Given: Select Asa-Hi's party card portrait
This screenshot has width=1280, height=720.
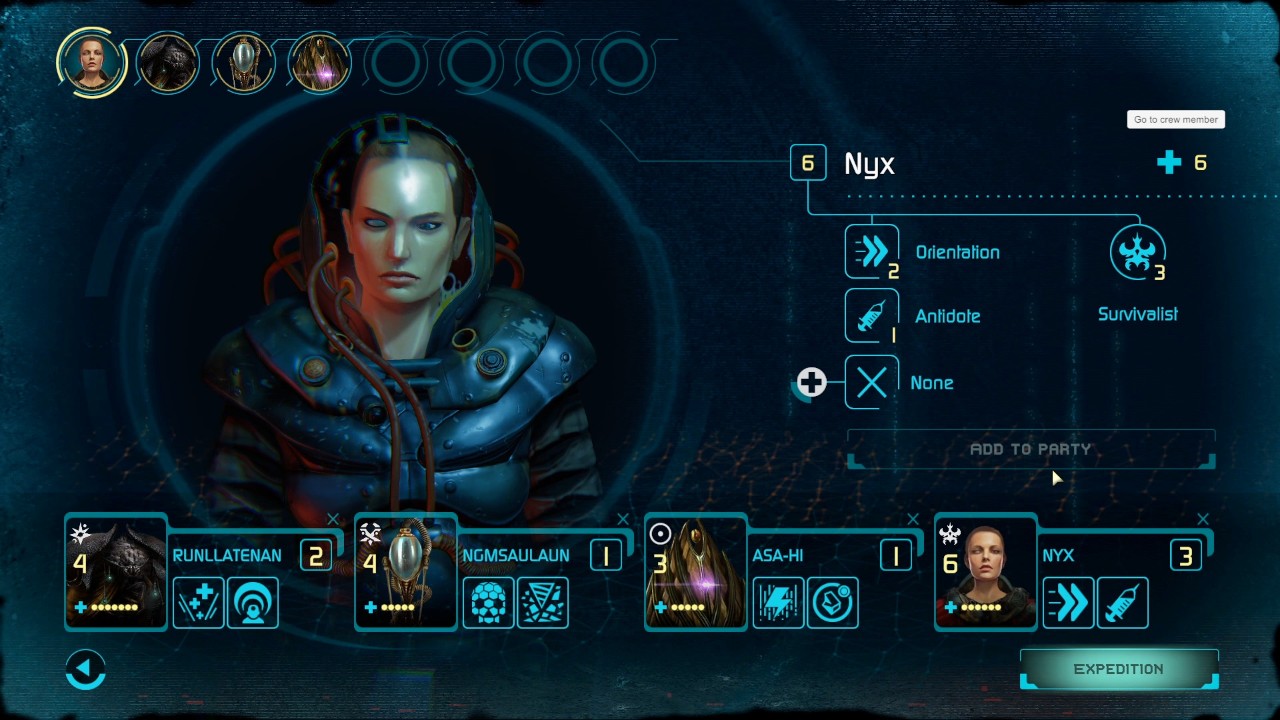Looking at the screenshot, I should tap(697, 572).
